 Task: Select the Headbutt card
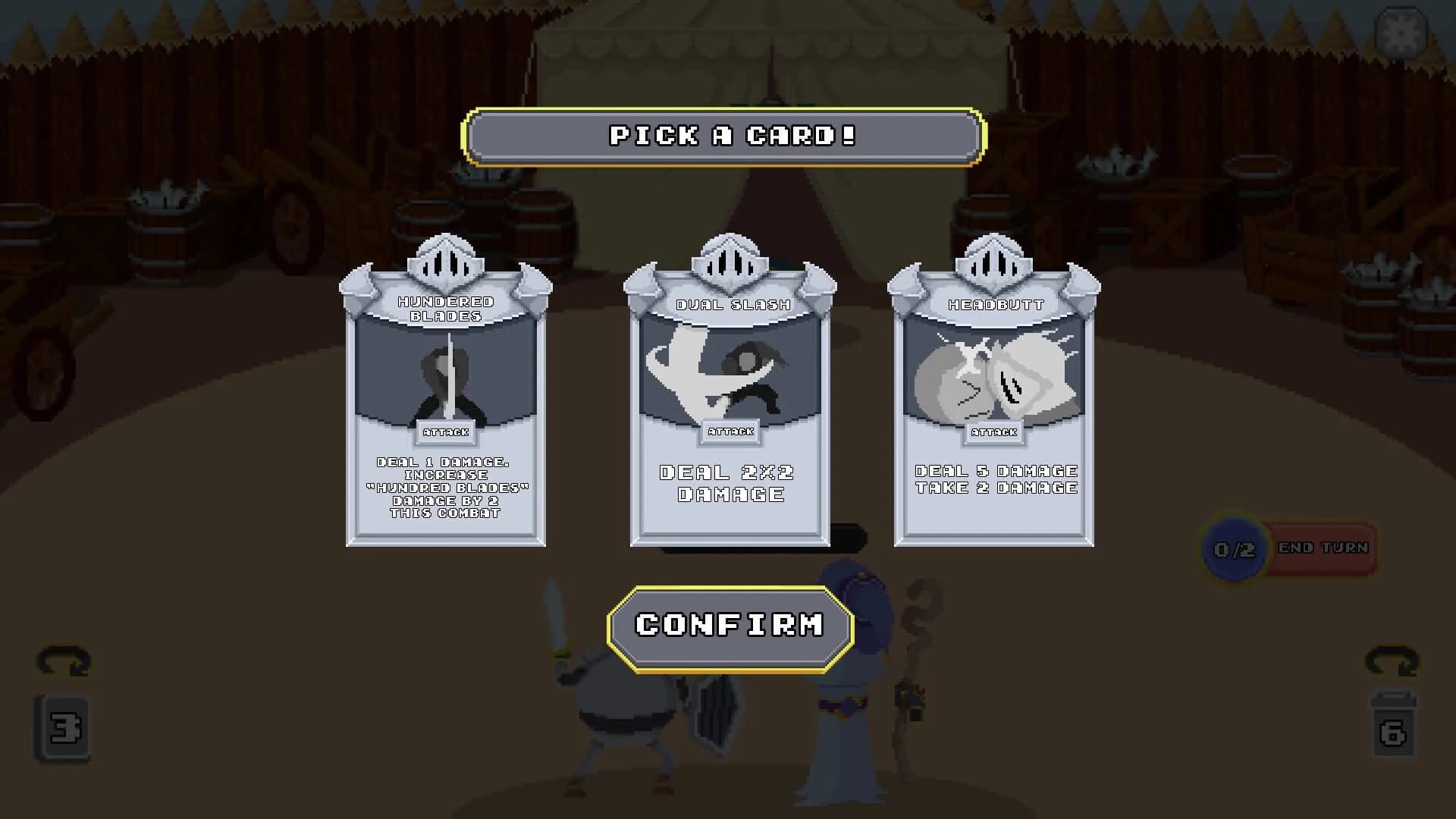coord(993,409)
